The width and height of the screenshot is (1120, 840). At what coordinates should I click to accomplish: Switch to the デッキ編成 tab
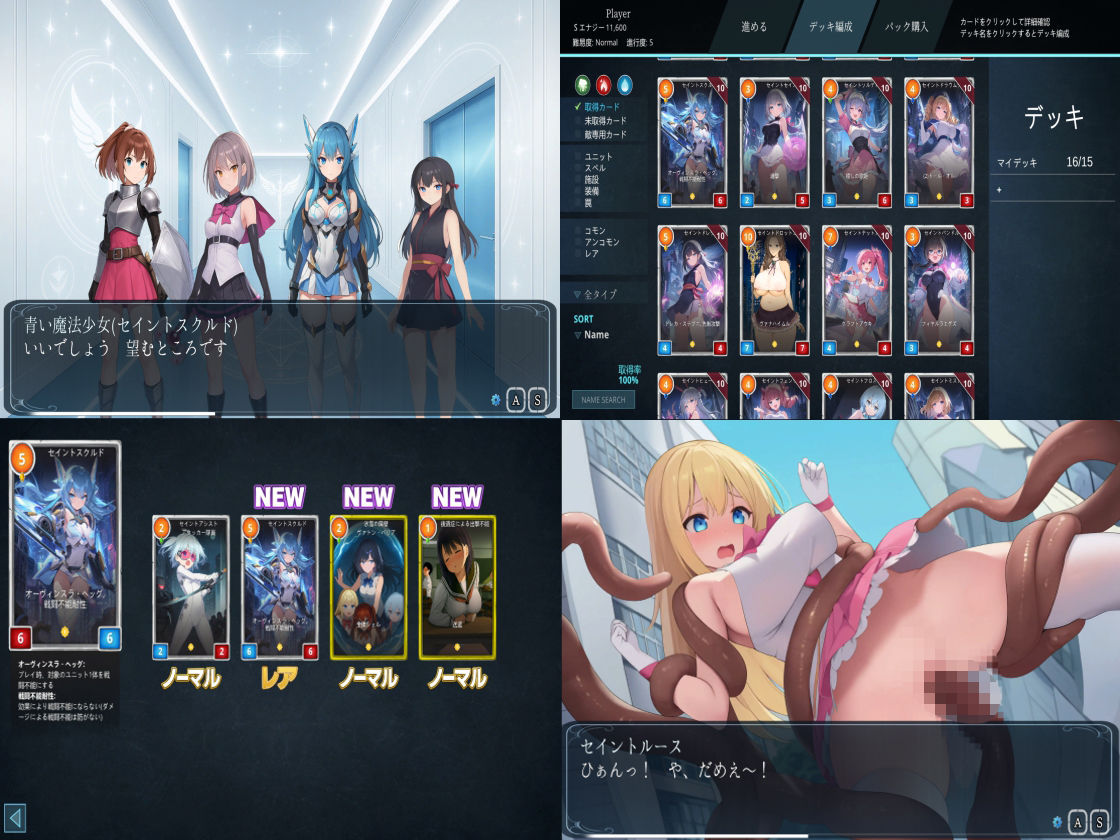click(831, 27)
